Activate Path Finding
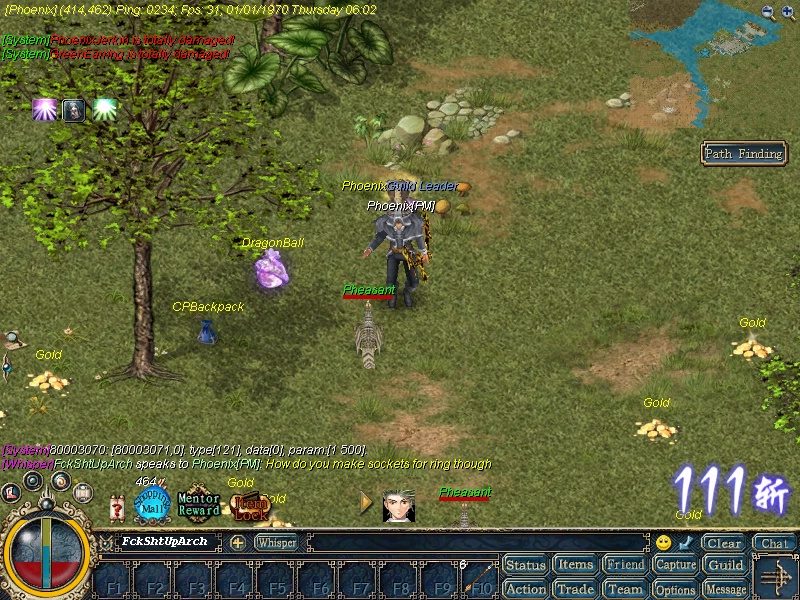The width and height of the screenshot is (800, 600). coord(744,153)
